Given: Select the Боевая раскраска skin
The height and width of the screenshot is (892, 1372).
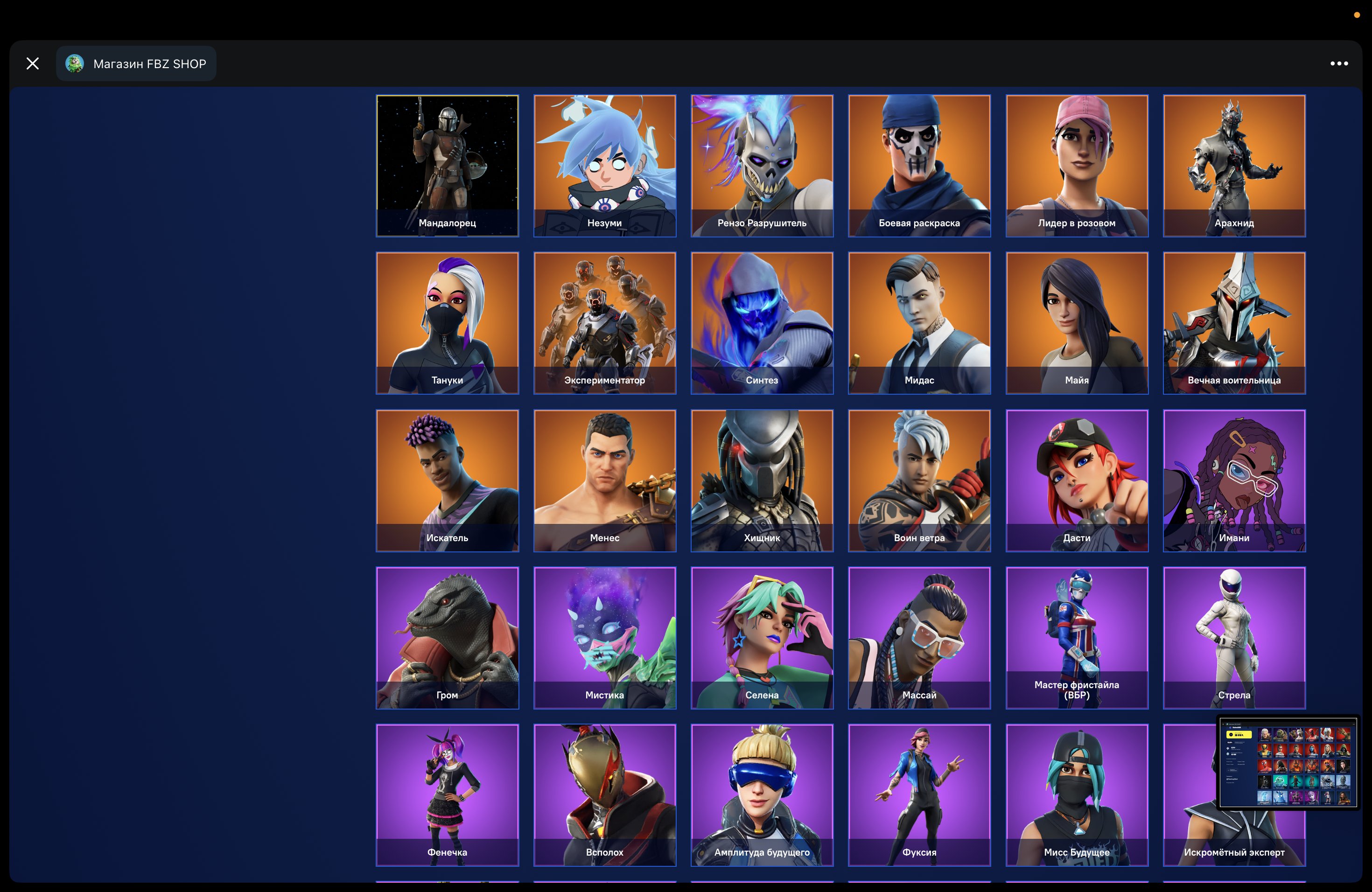Looking at the screenshot, I should [919, 165].
